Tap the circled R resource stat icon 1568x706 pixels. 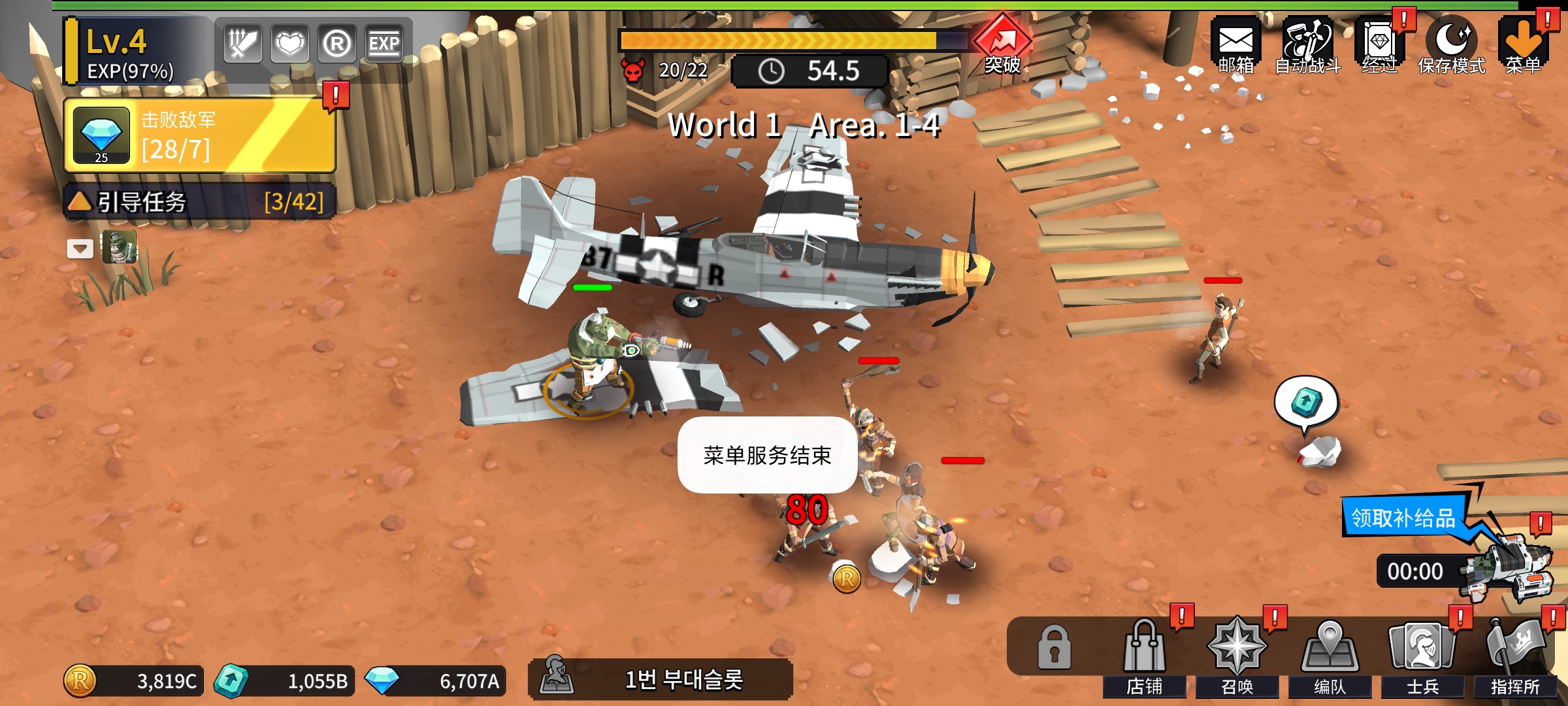[x=337, y=44]
